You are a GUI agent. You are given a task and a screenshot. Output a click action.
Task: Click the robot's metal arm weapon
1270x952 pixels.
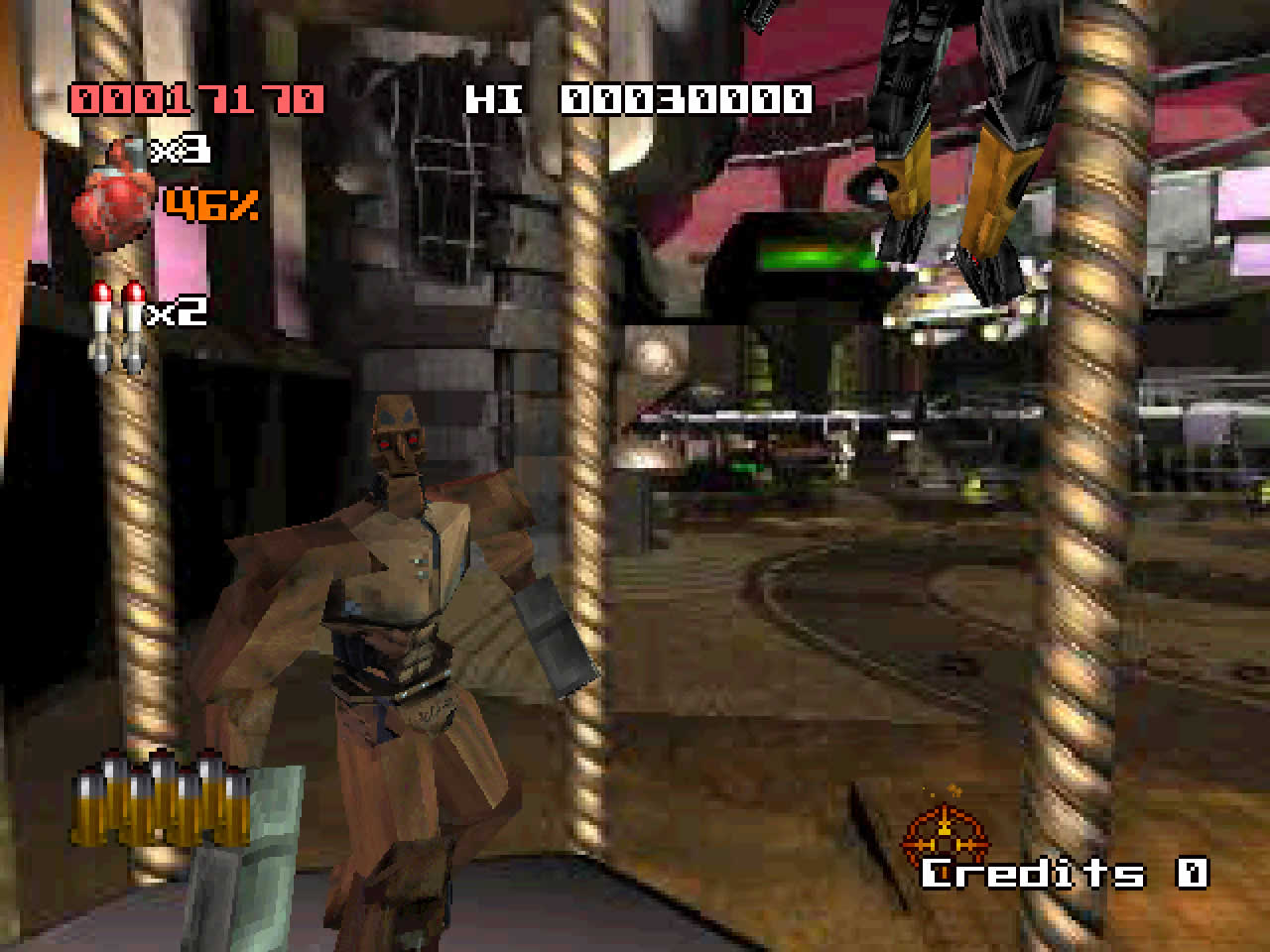[551, 635]
